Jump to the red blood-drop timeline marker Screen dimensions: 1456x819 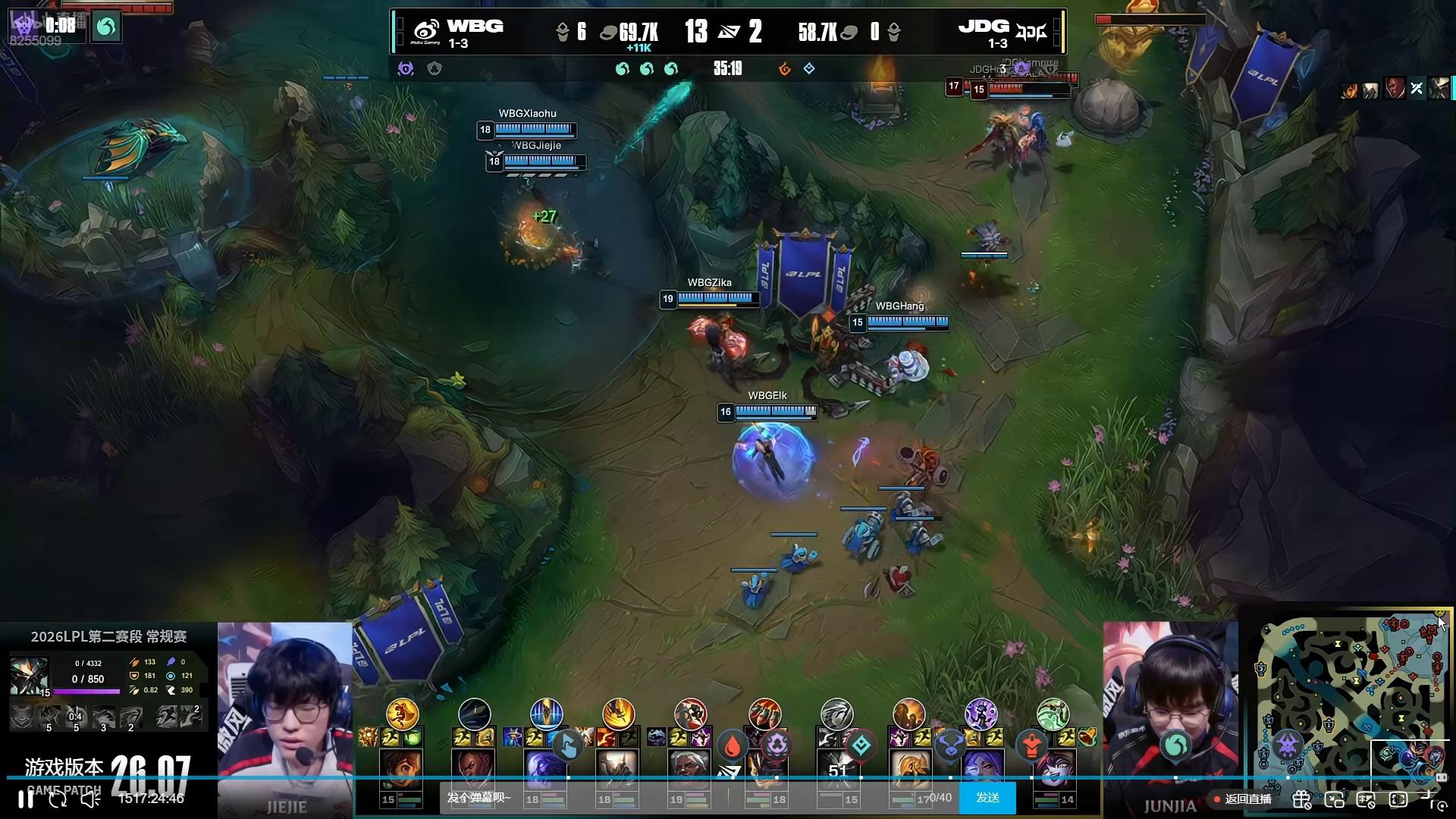click(x=732, y=746)
